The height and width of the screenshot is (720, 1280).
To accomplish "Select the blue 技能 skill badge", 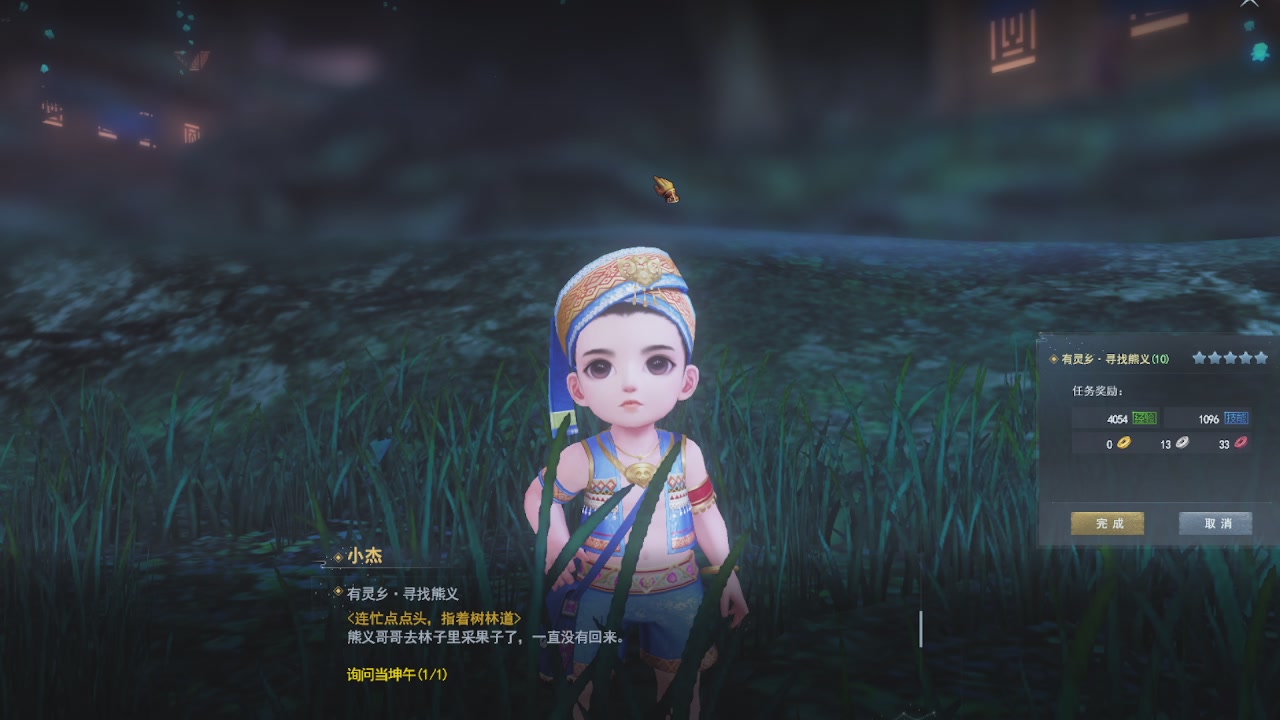I will [1235, 419].
